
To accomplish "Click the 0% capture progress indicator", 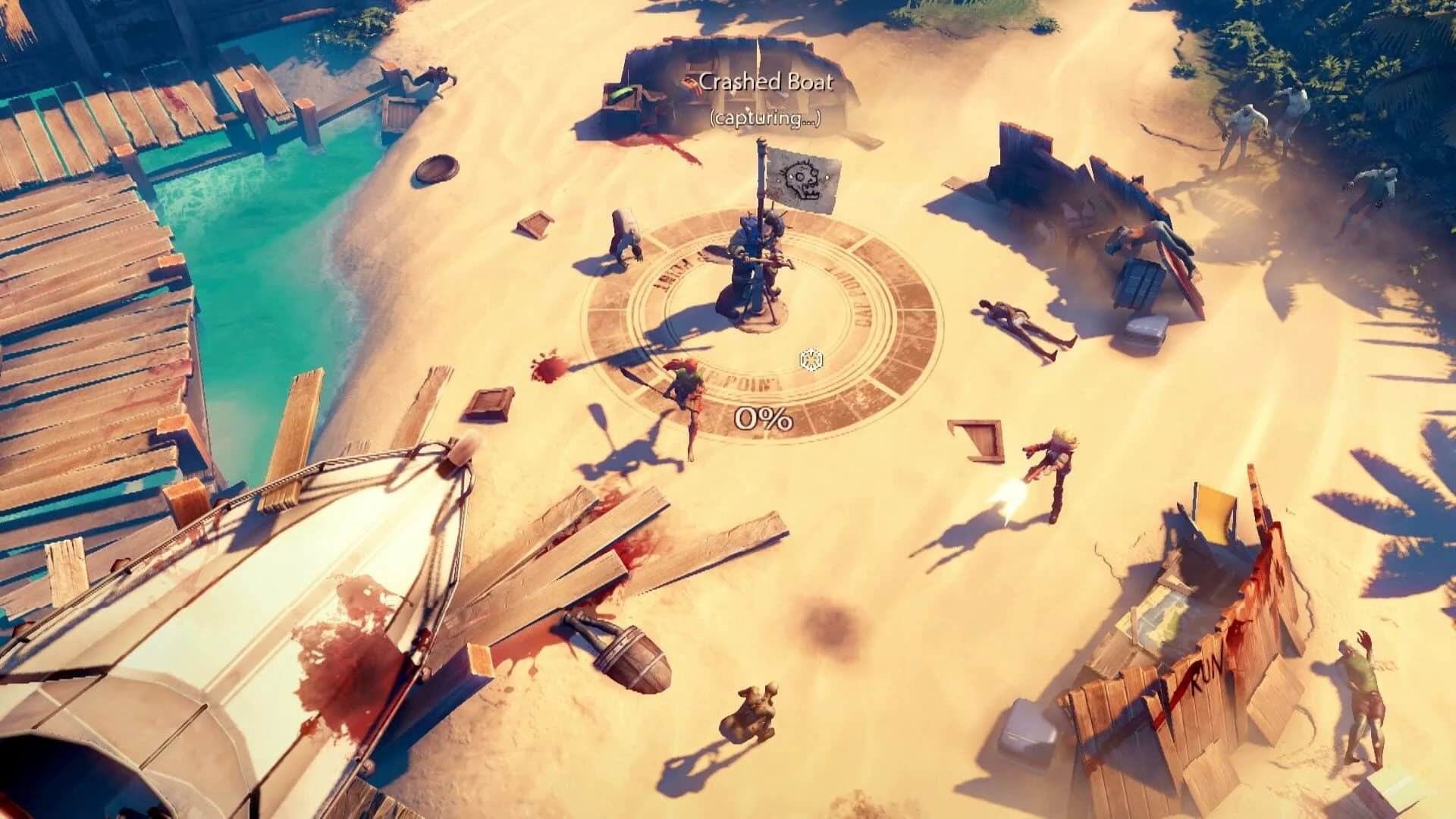I will (x=762, y=417).
